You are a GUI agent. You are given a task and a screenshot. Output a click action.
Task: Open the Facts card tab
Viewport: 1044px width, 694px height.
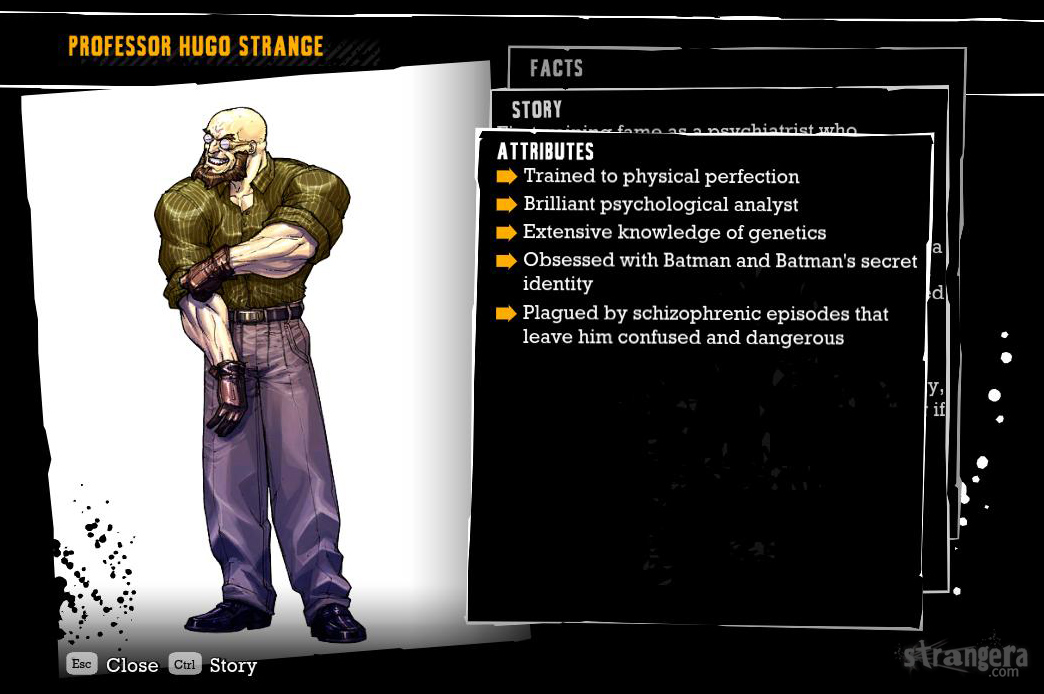(556, 68)
